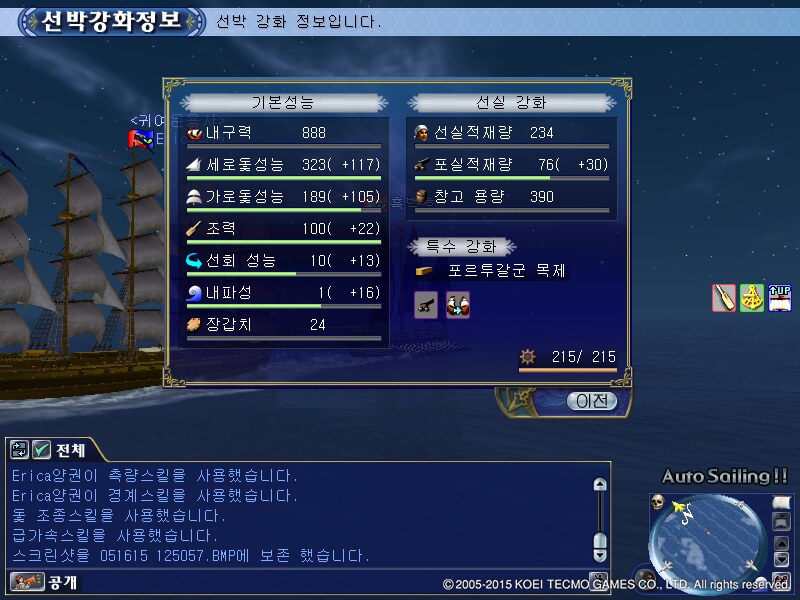800x600 pixels.
Task: Click the skull icon beside the minimap
Action: (x=658, y=501)
